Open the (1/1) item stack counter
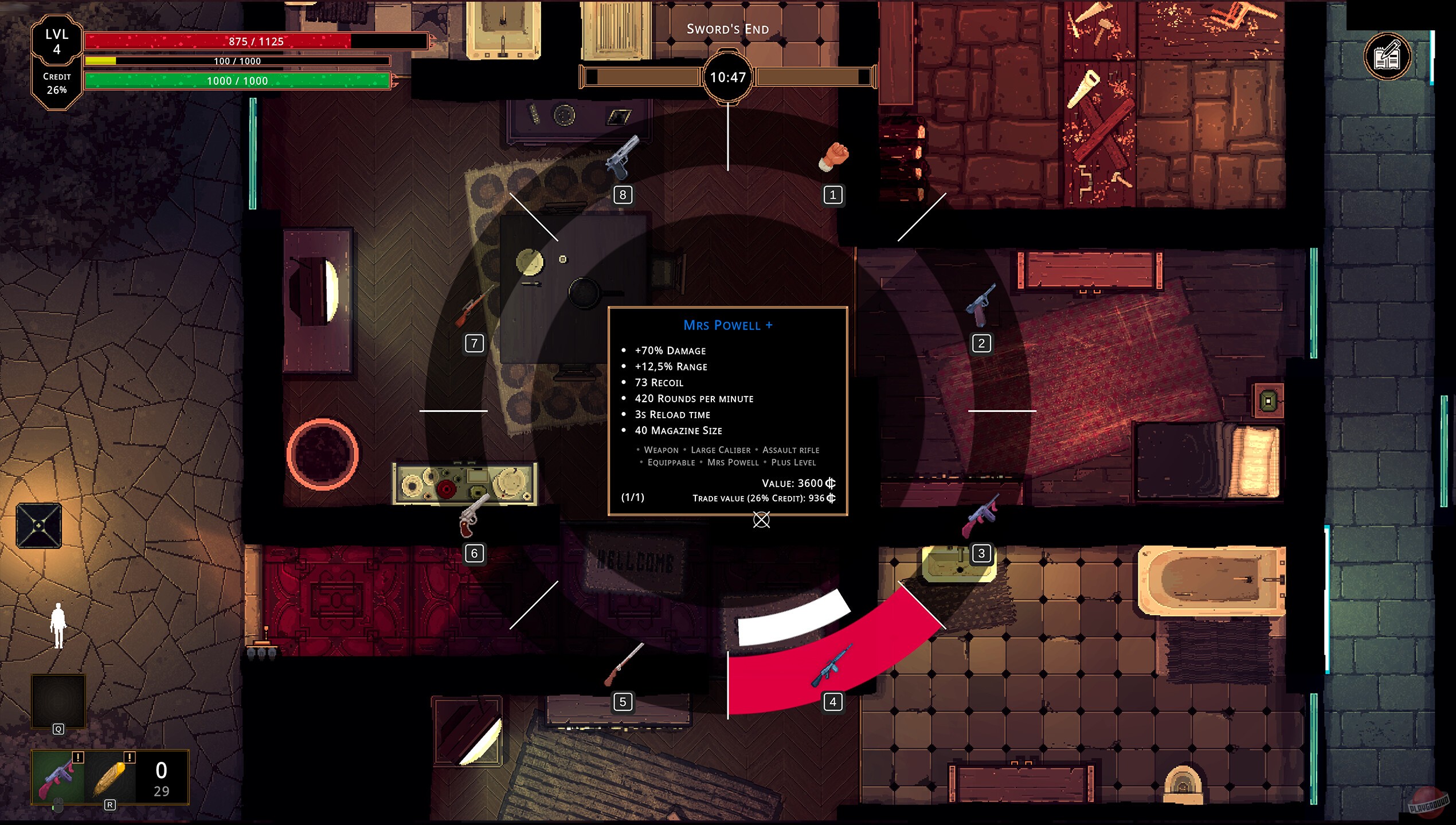Image resolution: width=1456 pixels, height=825 pixels. point(632,498)
